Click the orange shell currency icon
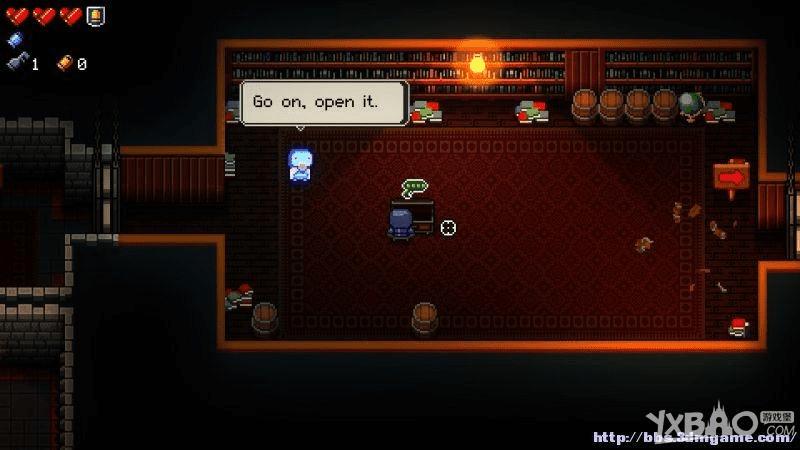800x450 pixels. (x=65, y=63)
